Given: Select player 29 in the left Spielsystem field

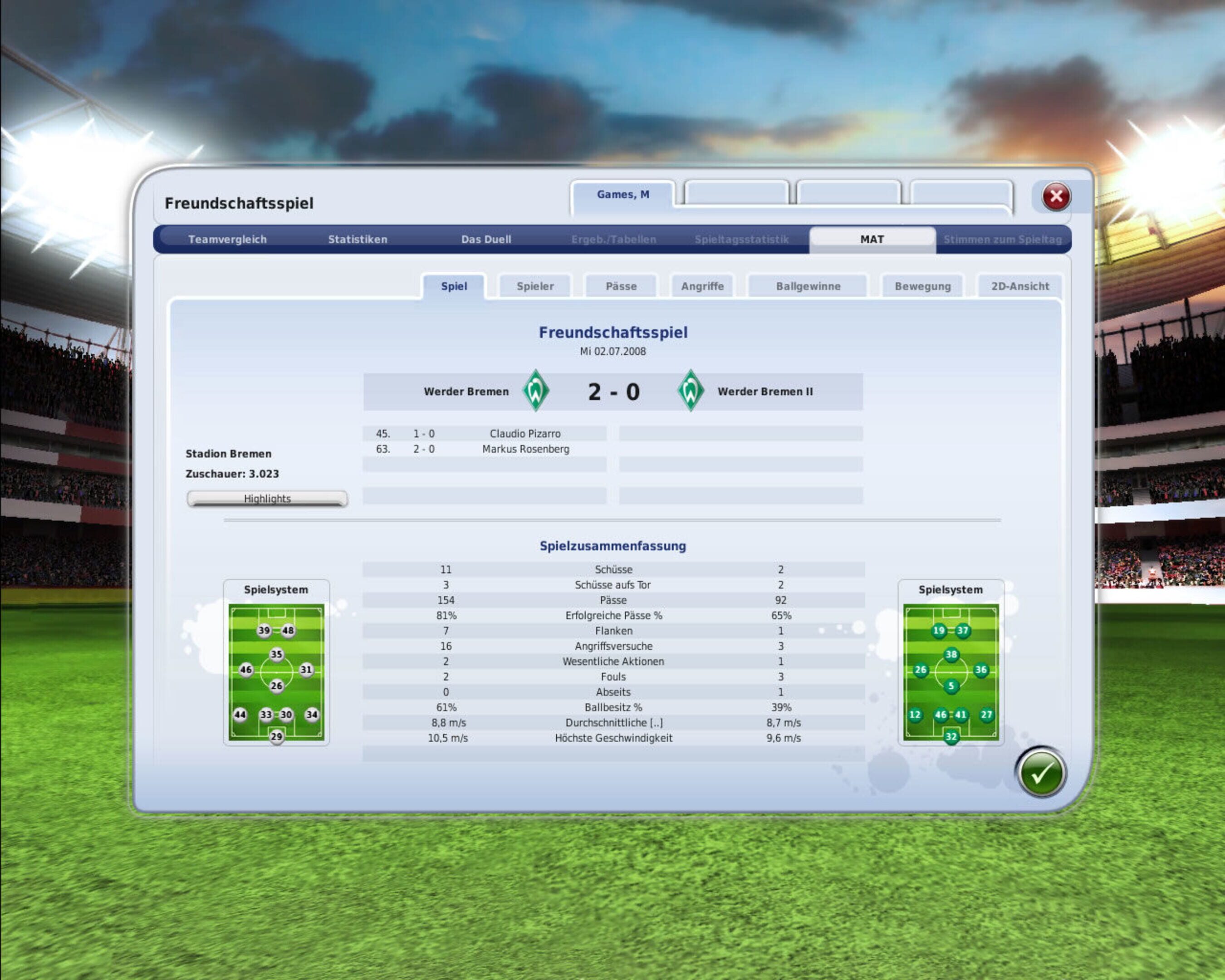Looking at the screenshot, I should point(277,736).
